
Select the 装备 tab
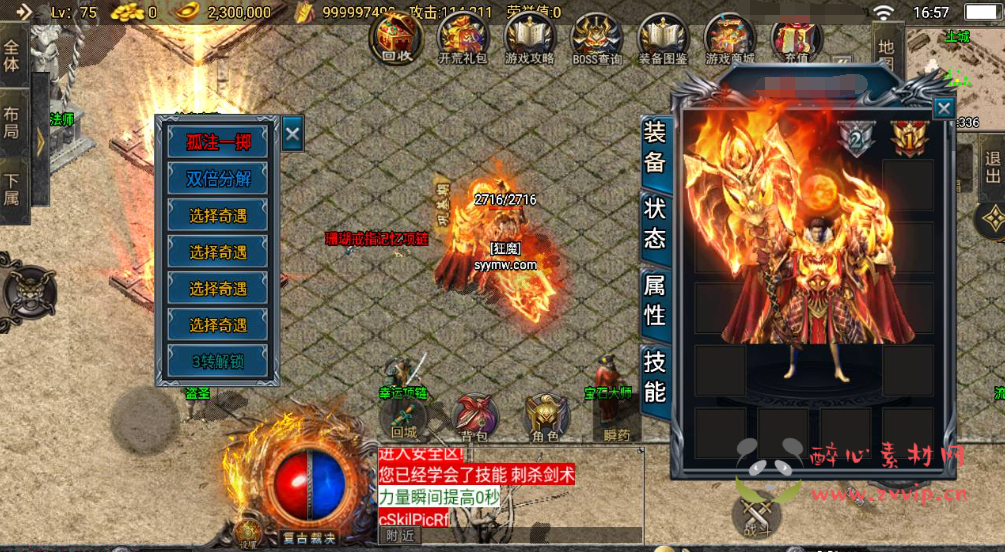[x=654, y=147]
